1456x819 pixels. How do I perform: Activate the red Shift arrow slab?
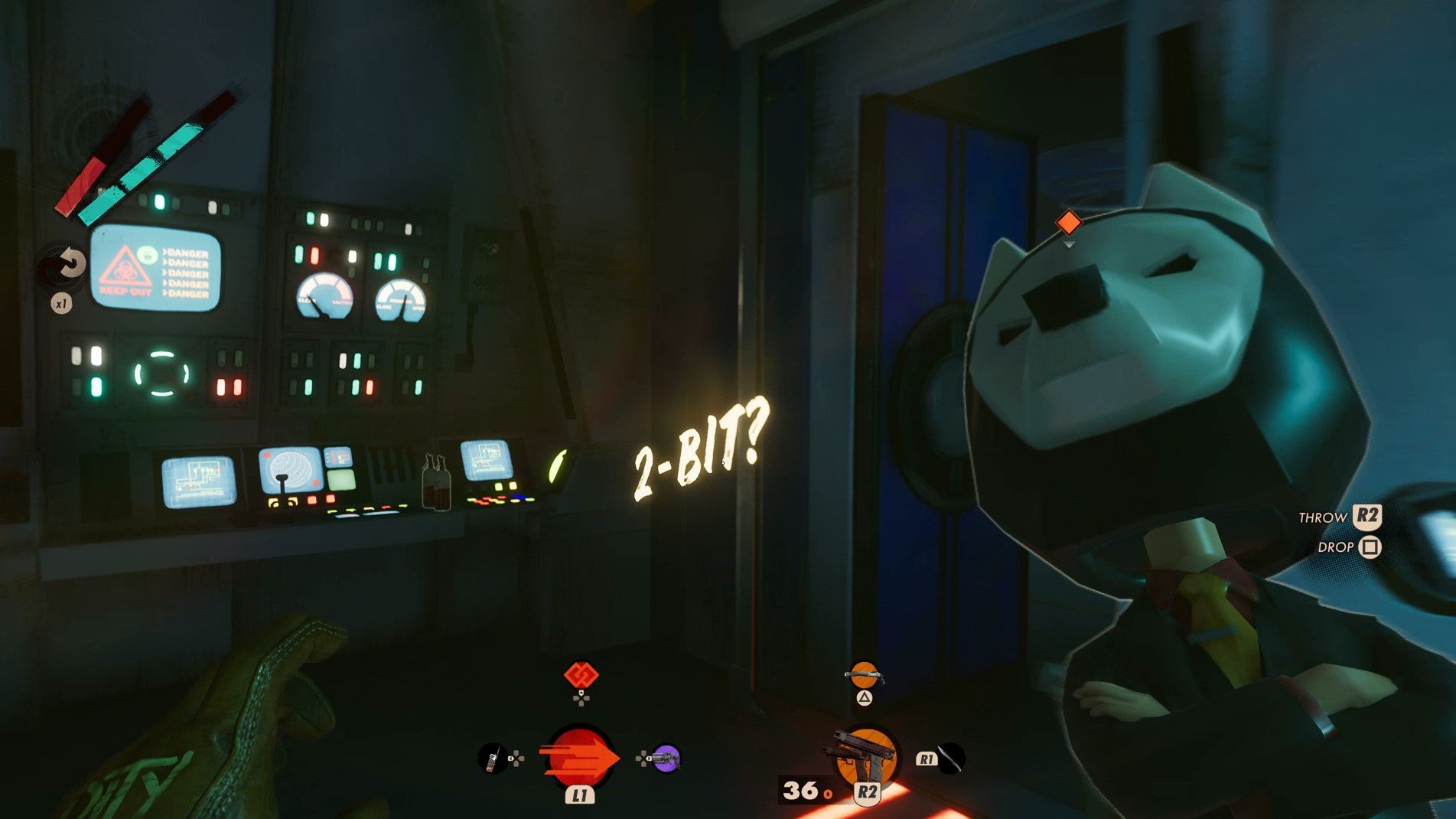pos(579,759)
